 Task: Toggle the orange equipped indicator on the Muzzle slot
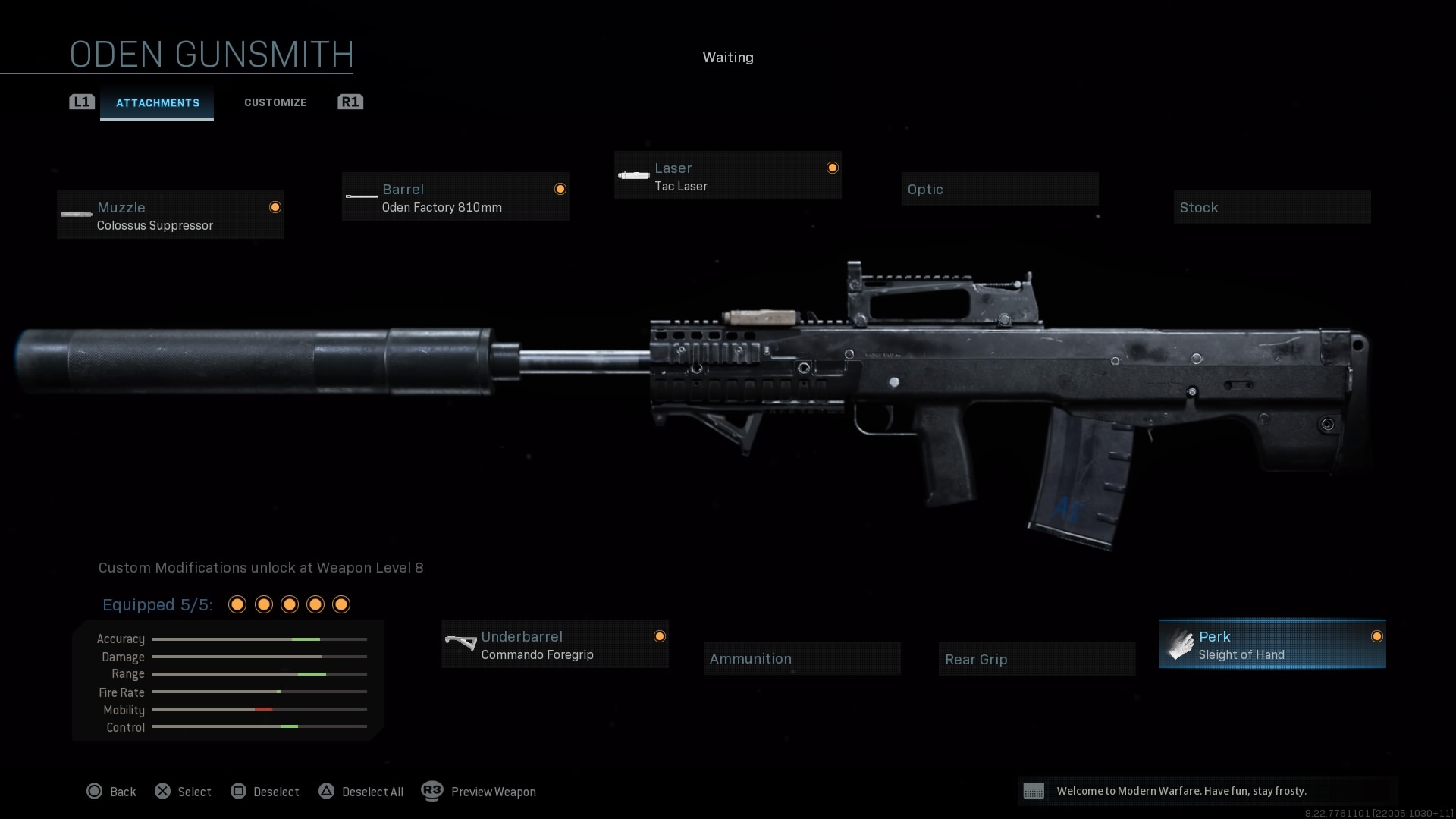pyautogui.click(x=275, y=206)
